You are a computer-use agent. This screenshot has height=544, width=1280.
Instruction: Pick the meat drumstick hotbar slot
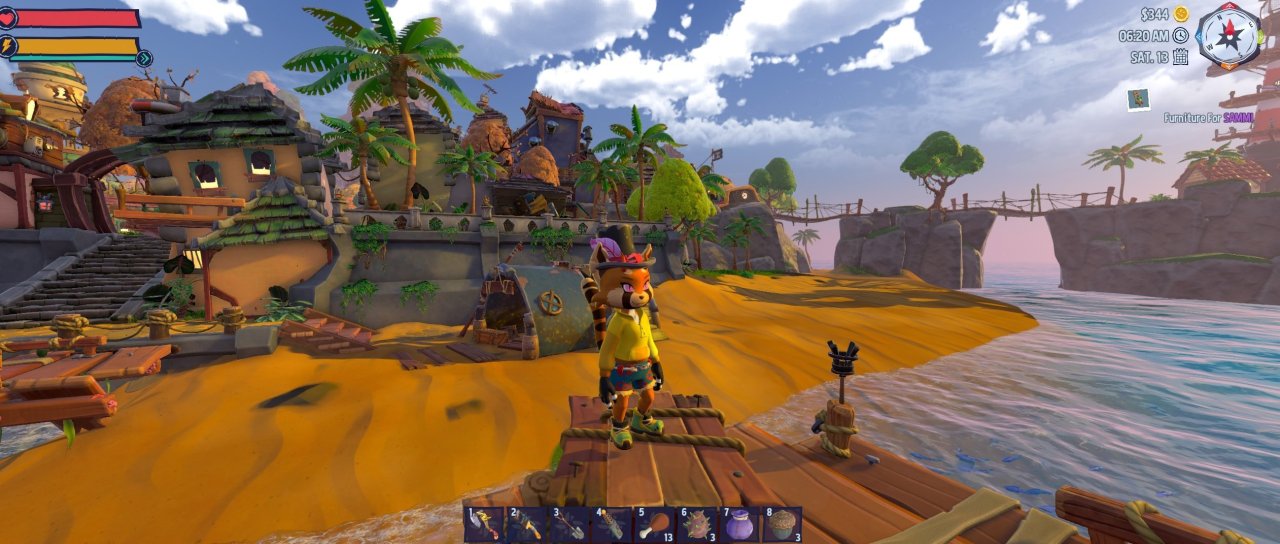tap(655, 525)
